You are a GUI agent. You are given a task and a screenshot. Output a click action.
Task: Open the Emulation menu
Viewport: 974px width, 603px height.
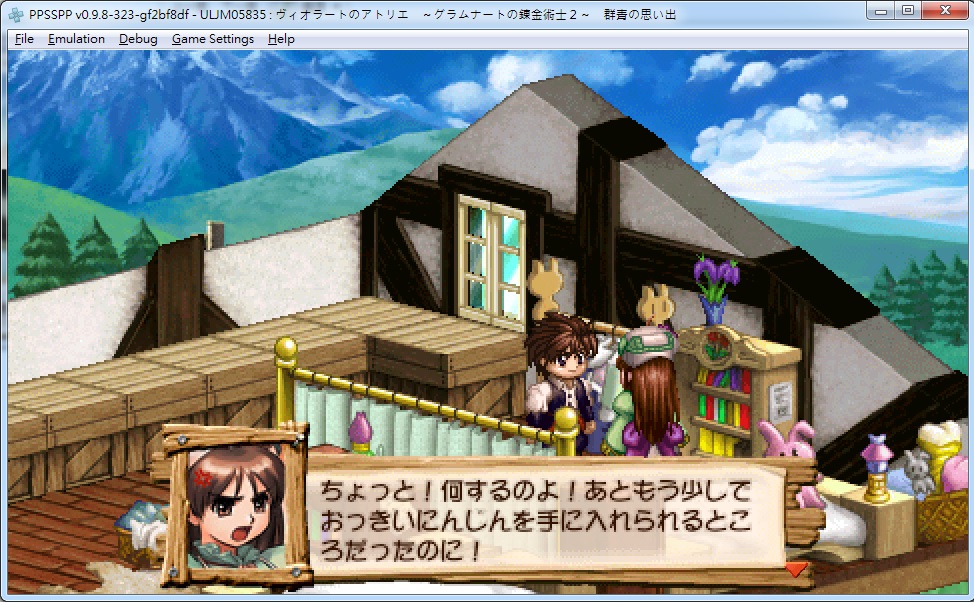click(76, 39)
